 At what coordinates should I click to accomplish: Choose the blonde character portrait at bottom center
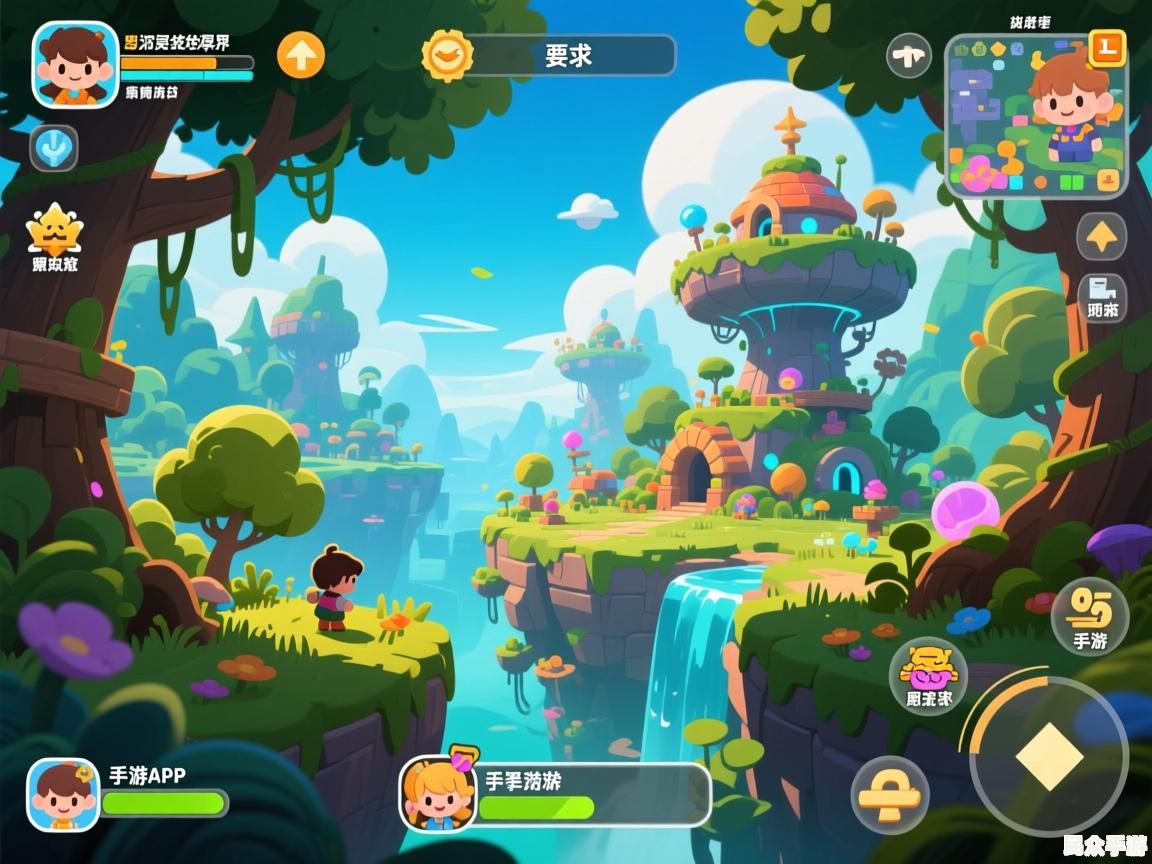438,794
